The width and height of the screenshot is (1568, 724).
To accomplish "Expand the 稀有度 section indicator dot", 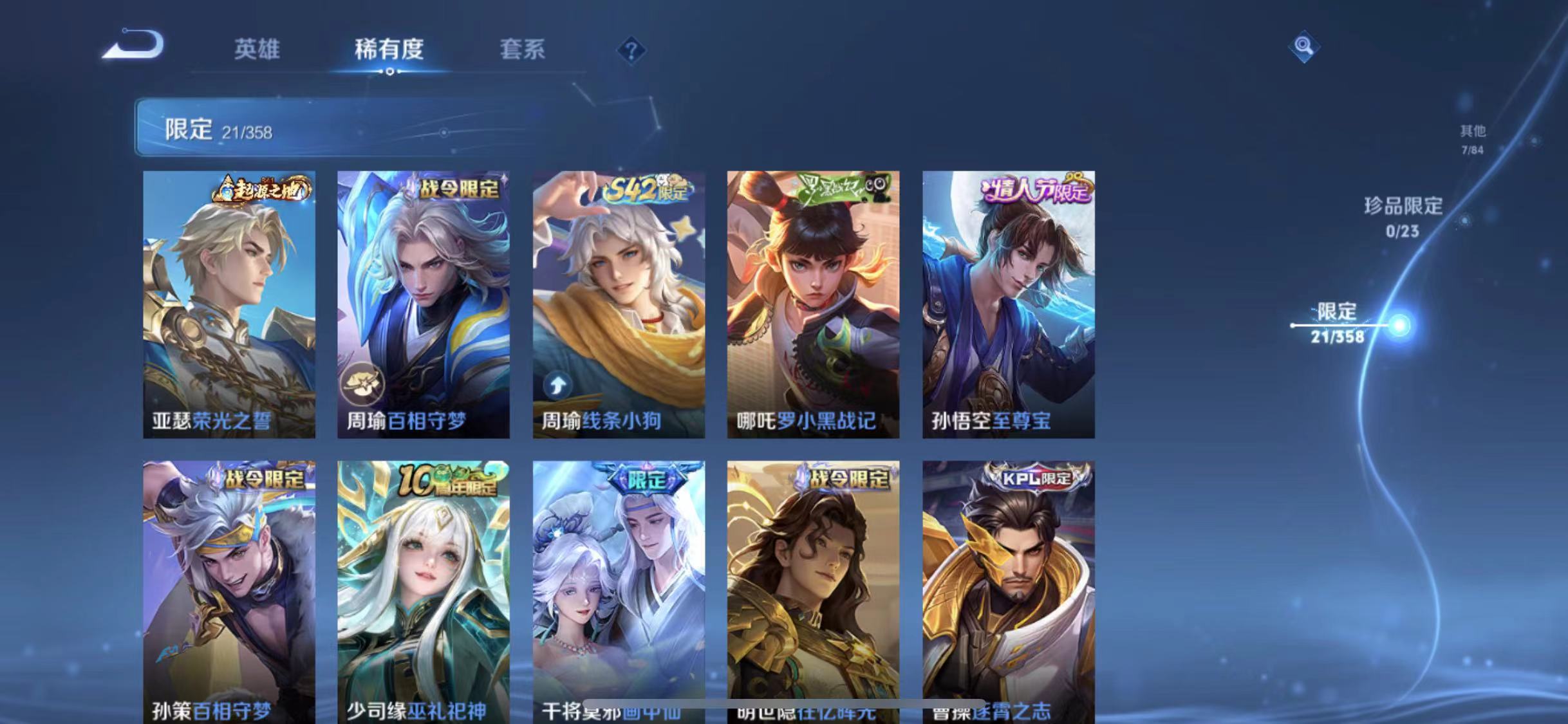I will [x=389, y=73].
